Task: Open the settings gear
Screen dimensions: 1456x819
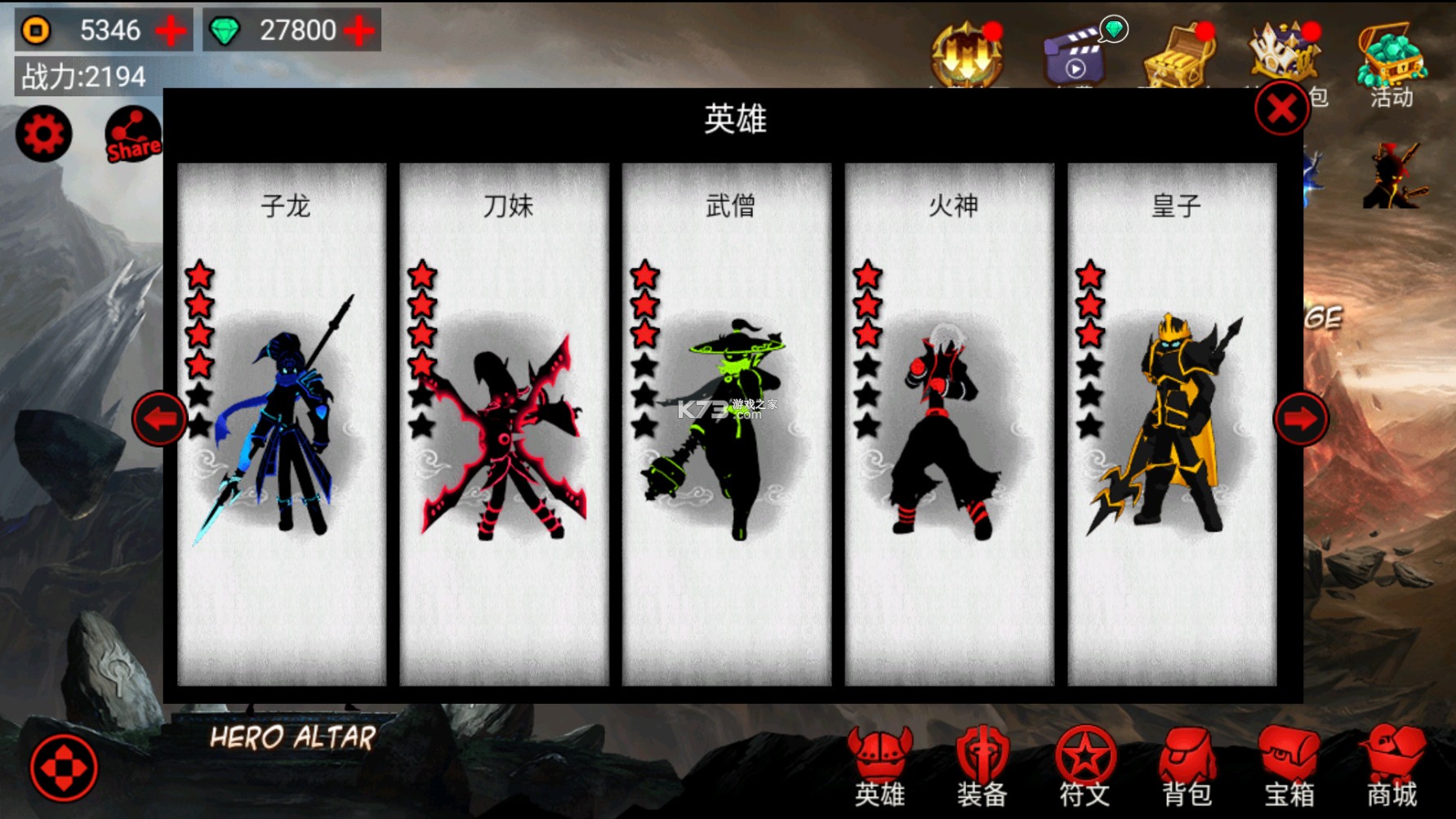Action: coord(43,133)
